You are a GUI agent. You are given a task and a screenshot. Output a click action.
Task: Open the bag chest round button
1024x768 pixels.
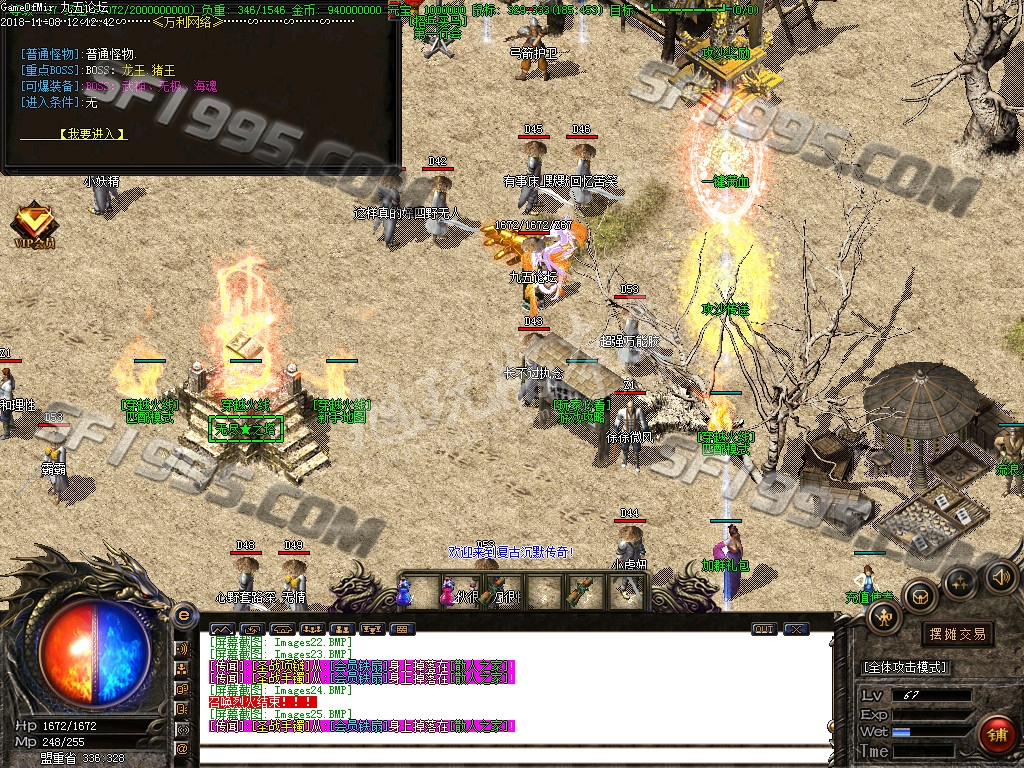click(919, 597)
